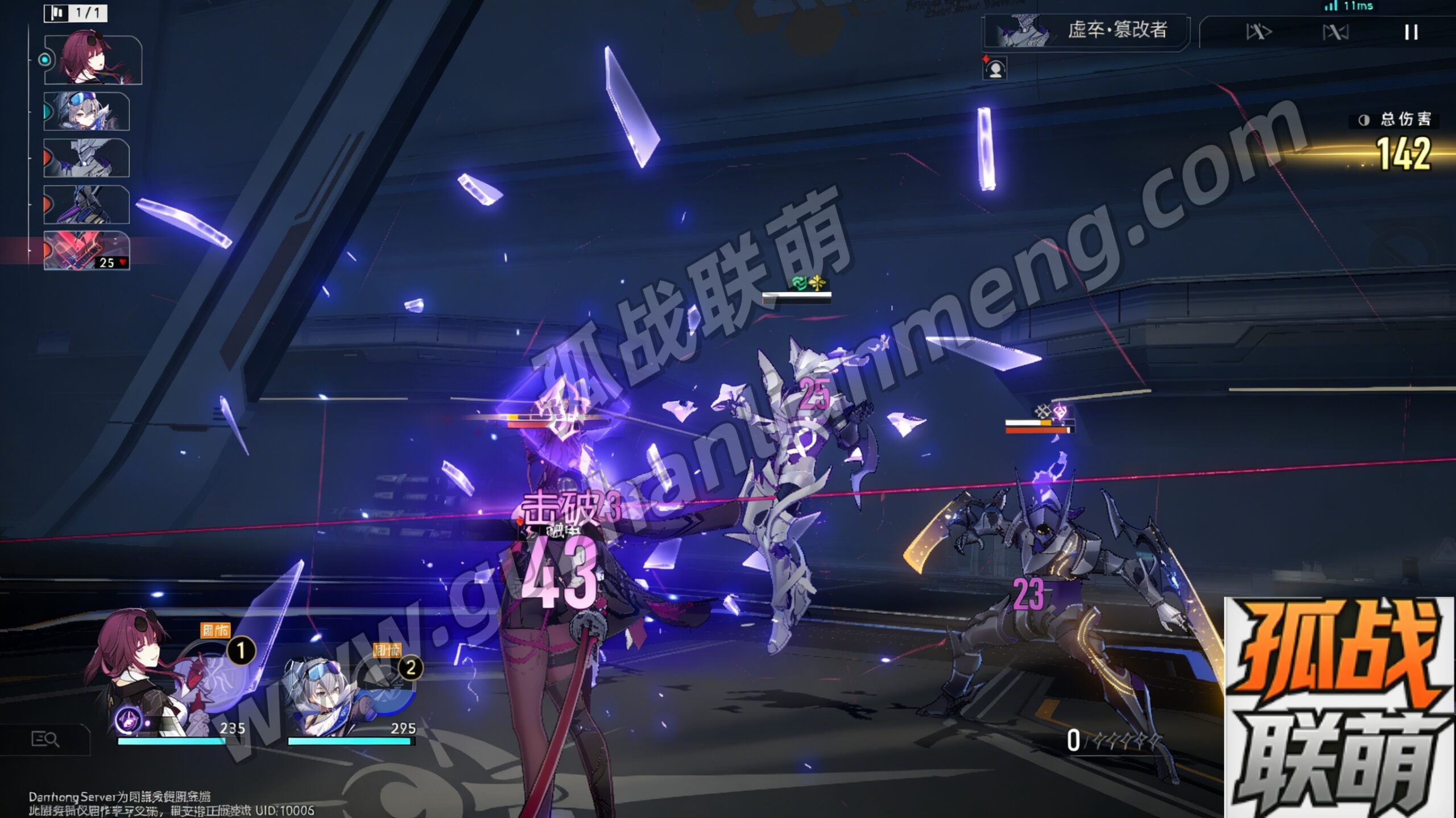Toggle the double-speed battle icon
Image resolution: width=1456 pixels, height=818 pixels.
[1258, 32]
